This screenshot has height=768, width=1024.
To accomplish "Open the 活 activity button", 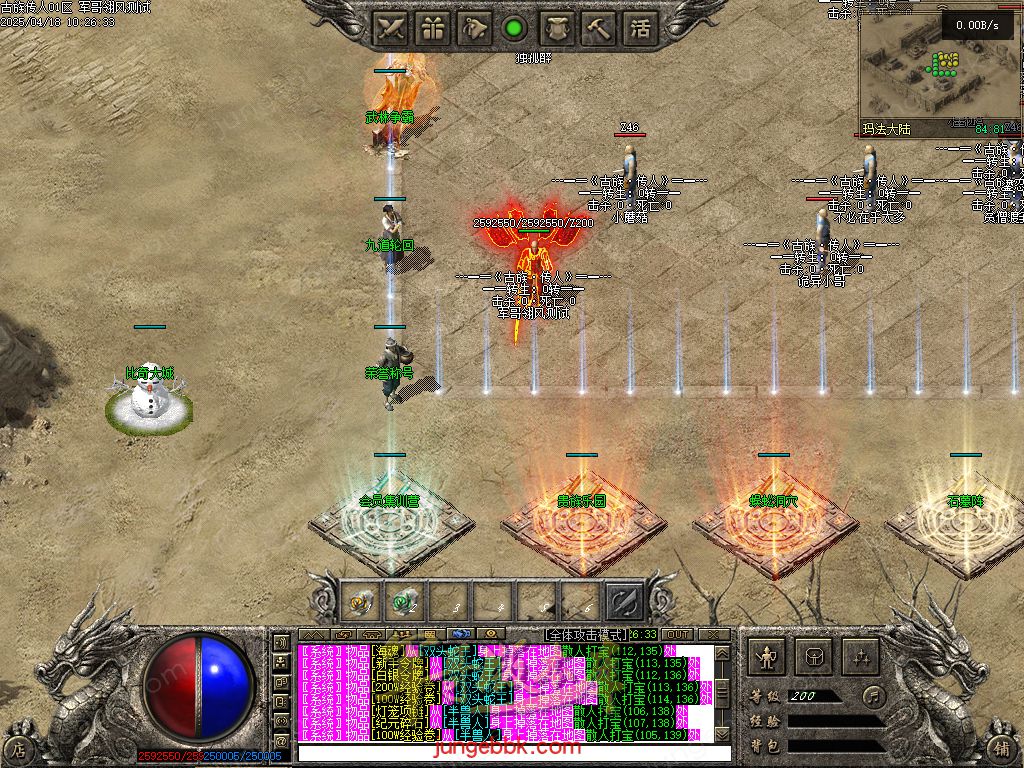I will point(639,28).
